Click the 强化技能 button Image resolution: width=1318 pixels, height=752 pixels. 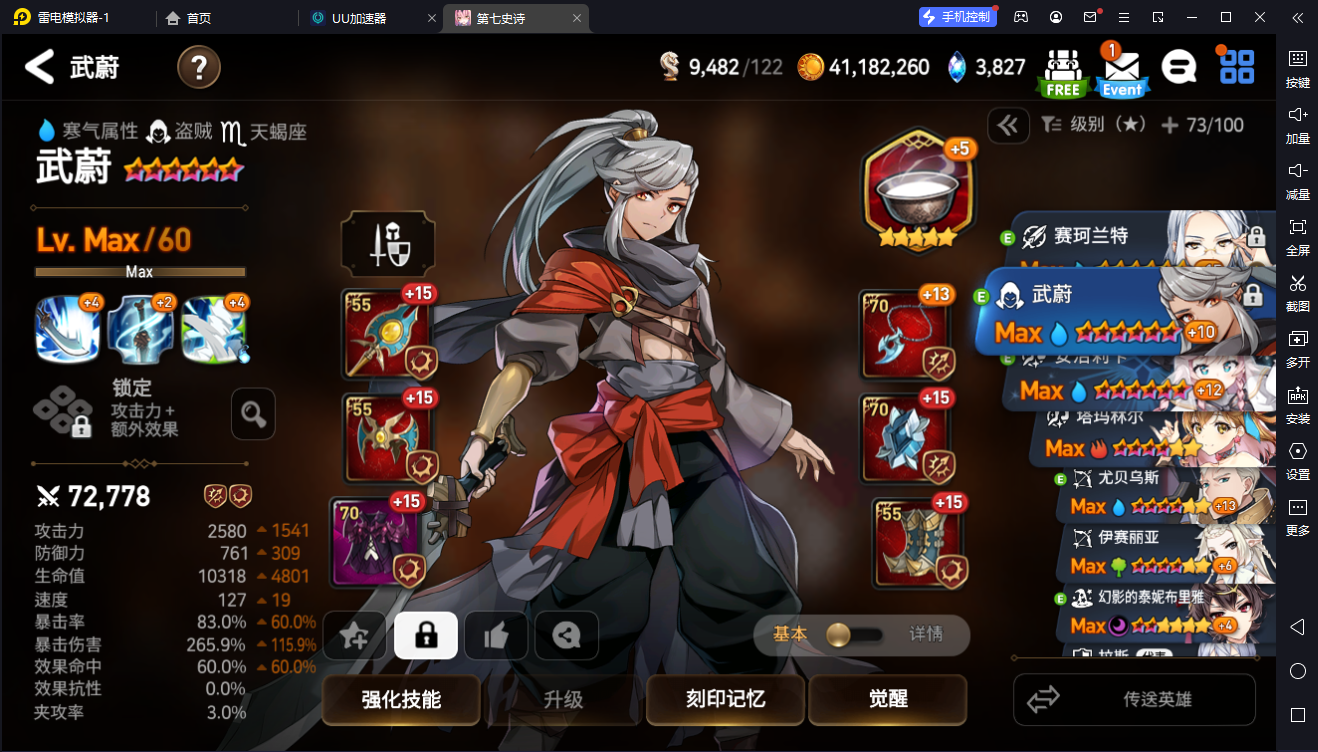pos(401,699)
